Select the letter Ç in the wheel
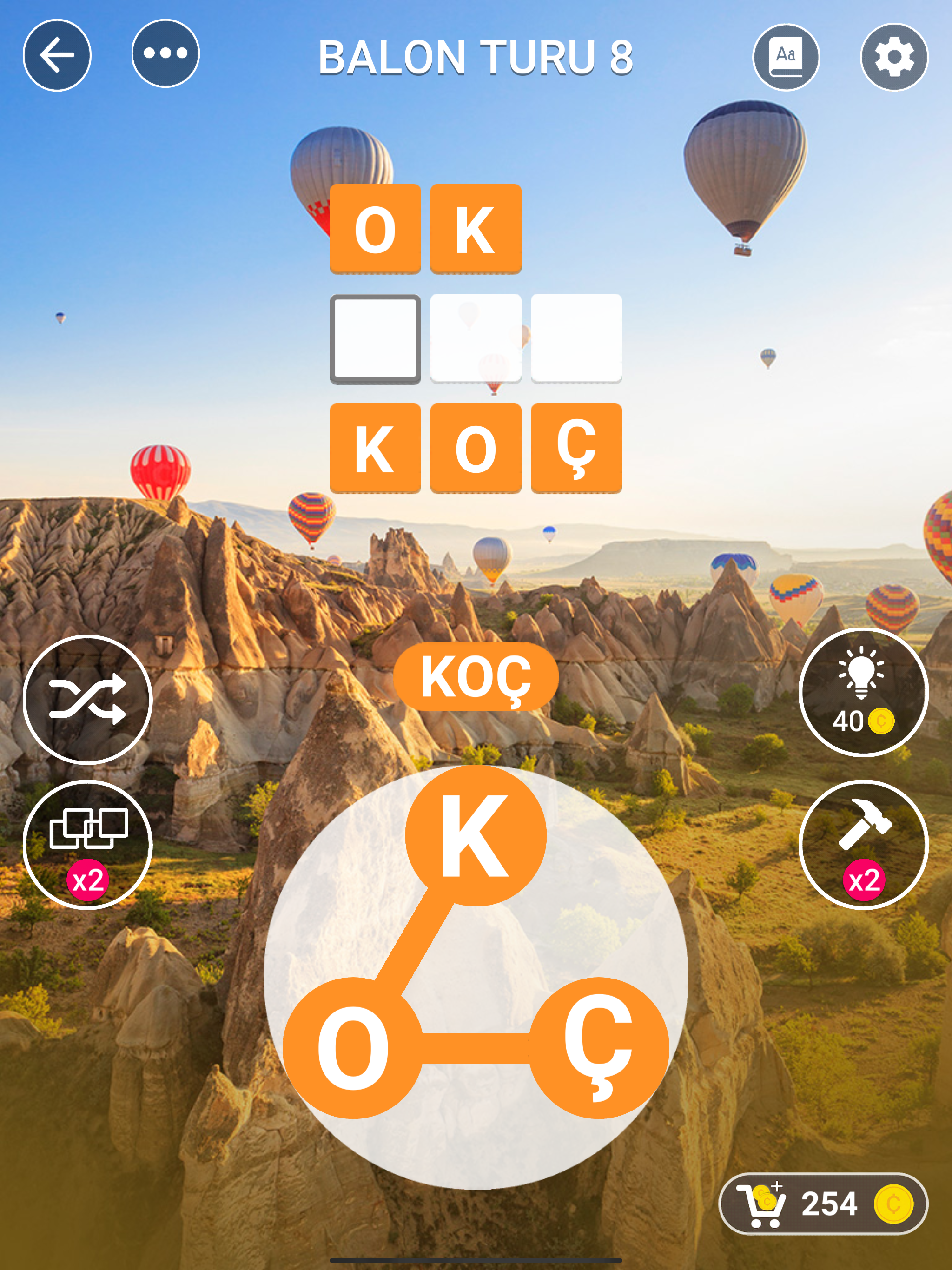 (x=598, y=1047)
